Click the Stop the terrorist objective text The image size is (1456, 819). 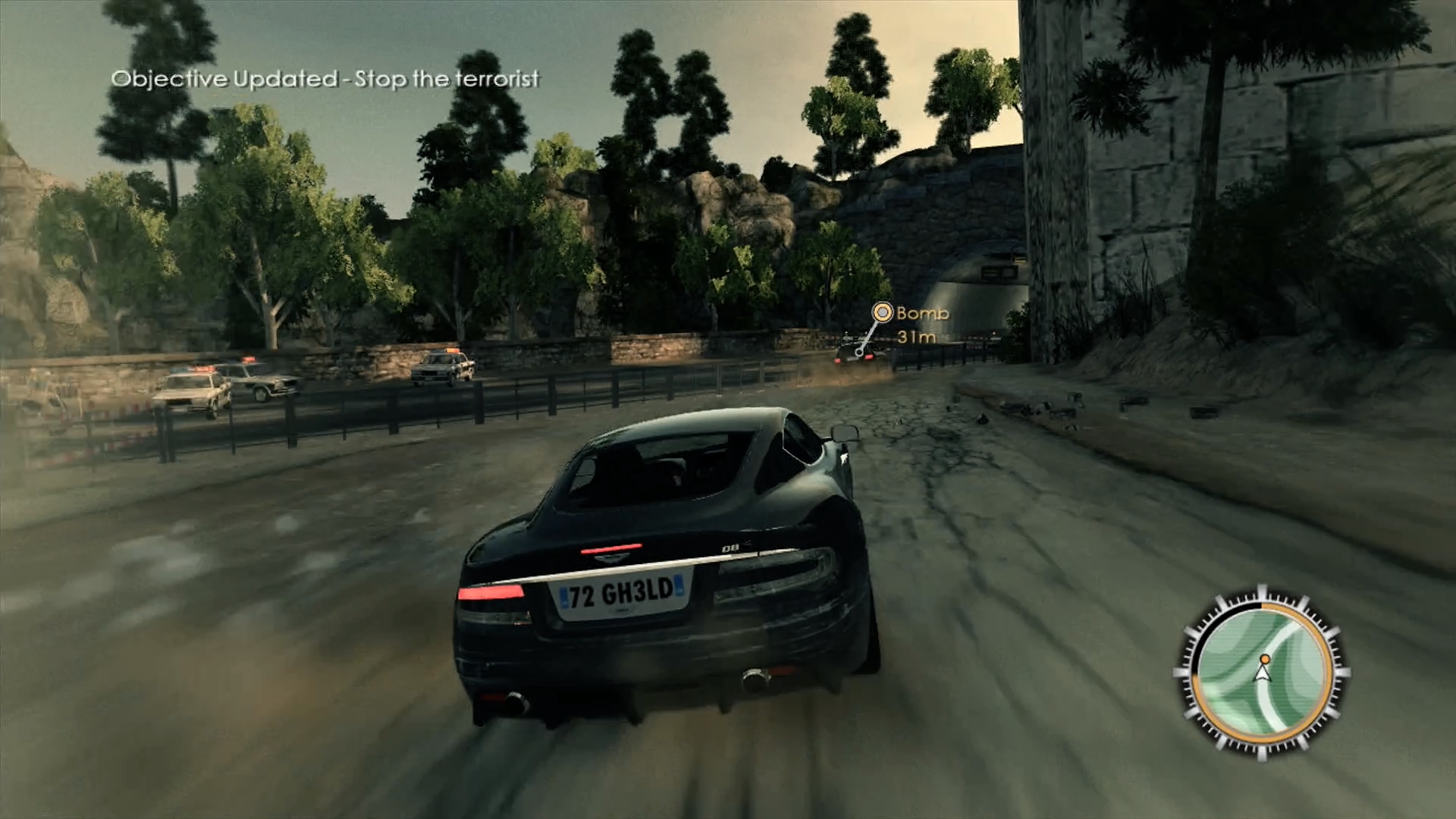pos(447,80)
